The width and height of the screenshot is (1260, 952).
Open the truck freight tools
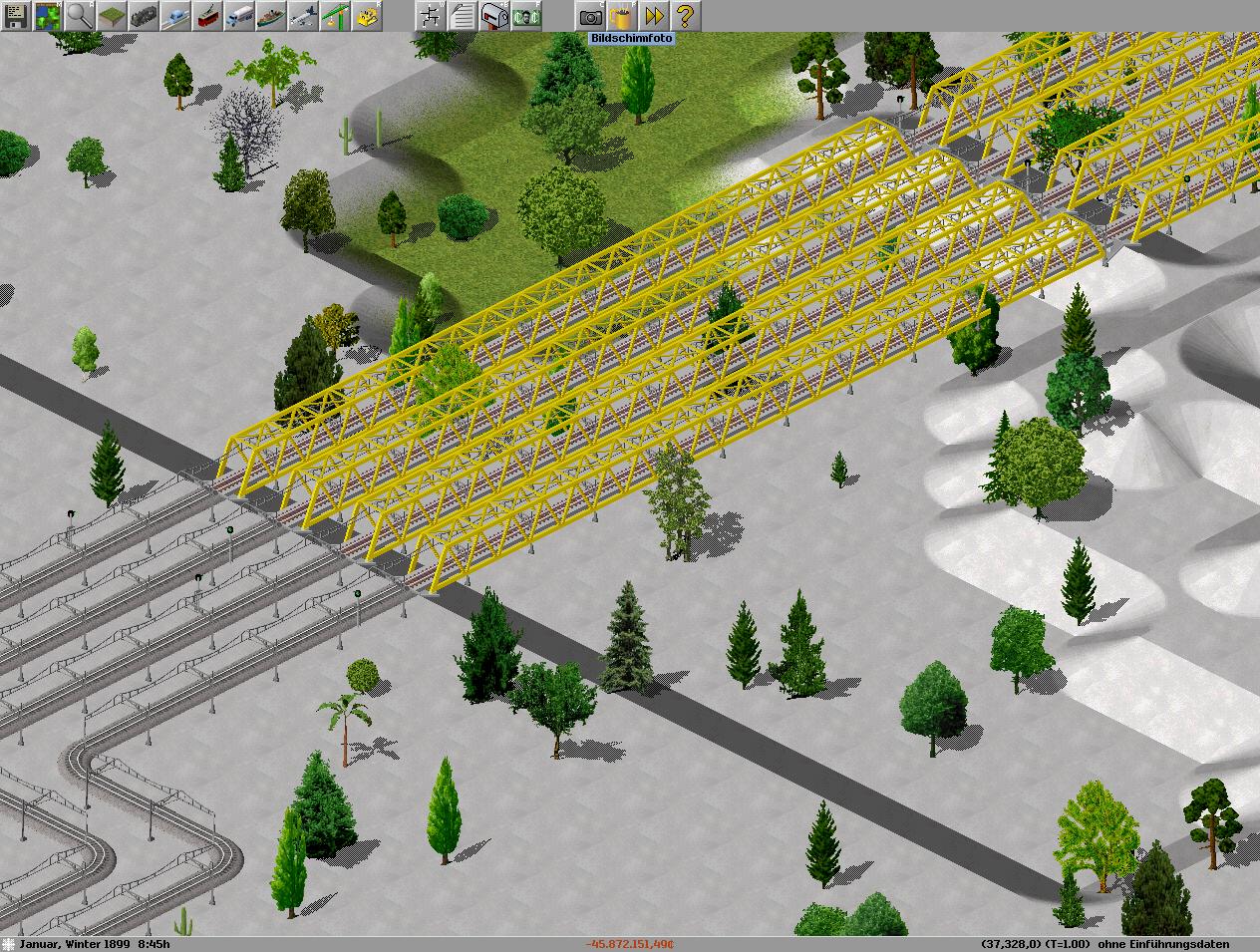[239, 15]
